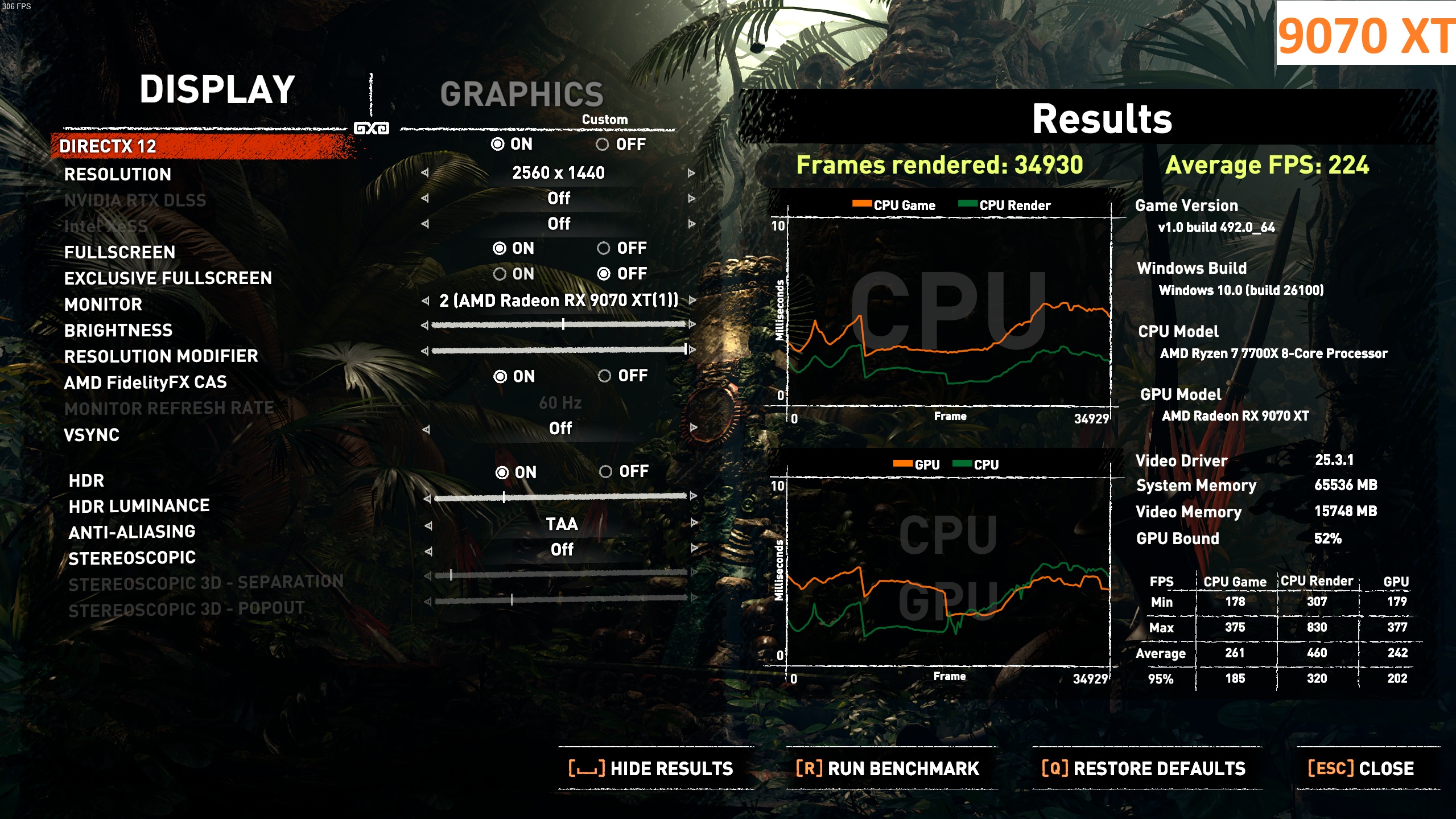Image resolution: width=1456 pixels, height=819 pixels.
Task: Select the DirectX 12 menu row
Action: 108,146
